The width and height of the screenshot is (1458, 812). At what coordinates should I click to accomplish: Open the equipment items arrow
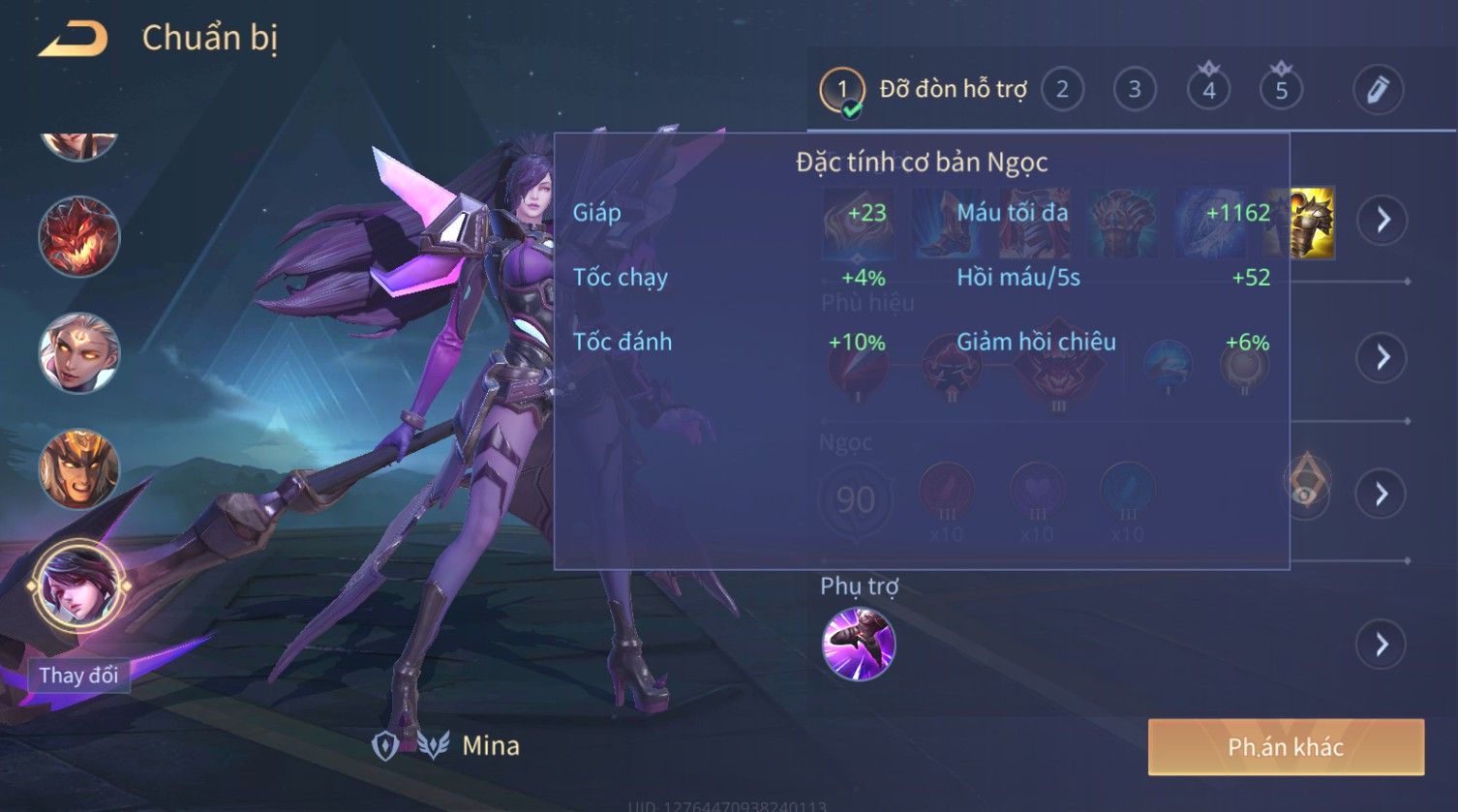click(x=1382, y=220)
